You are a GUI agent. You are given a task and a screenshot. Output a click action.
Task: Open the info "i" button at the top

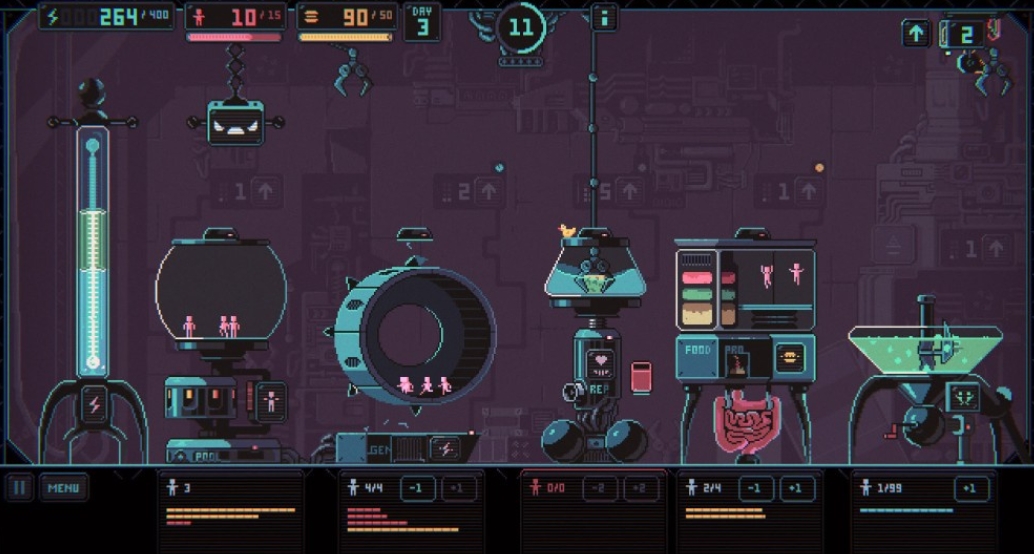tap(603, 17)
